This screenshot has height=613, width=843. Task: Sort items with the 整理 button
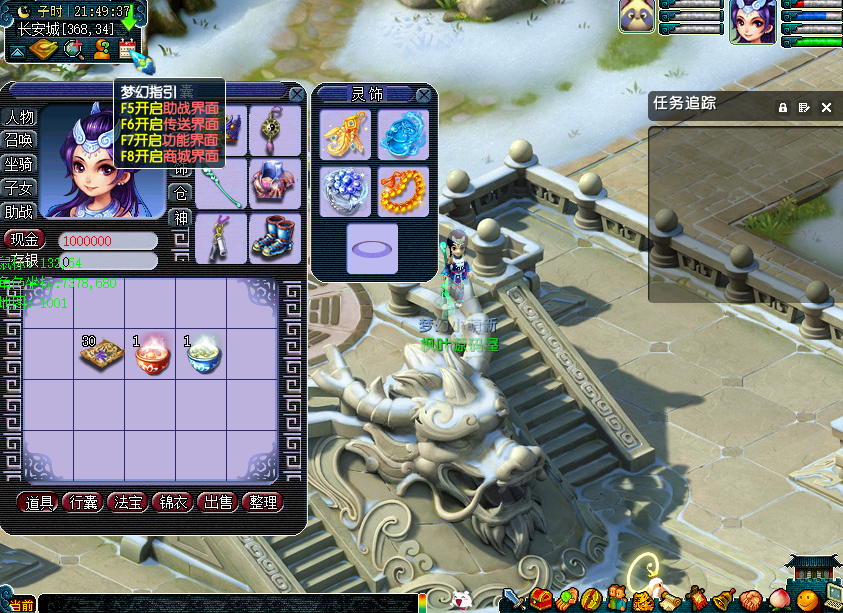263,502
